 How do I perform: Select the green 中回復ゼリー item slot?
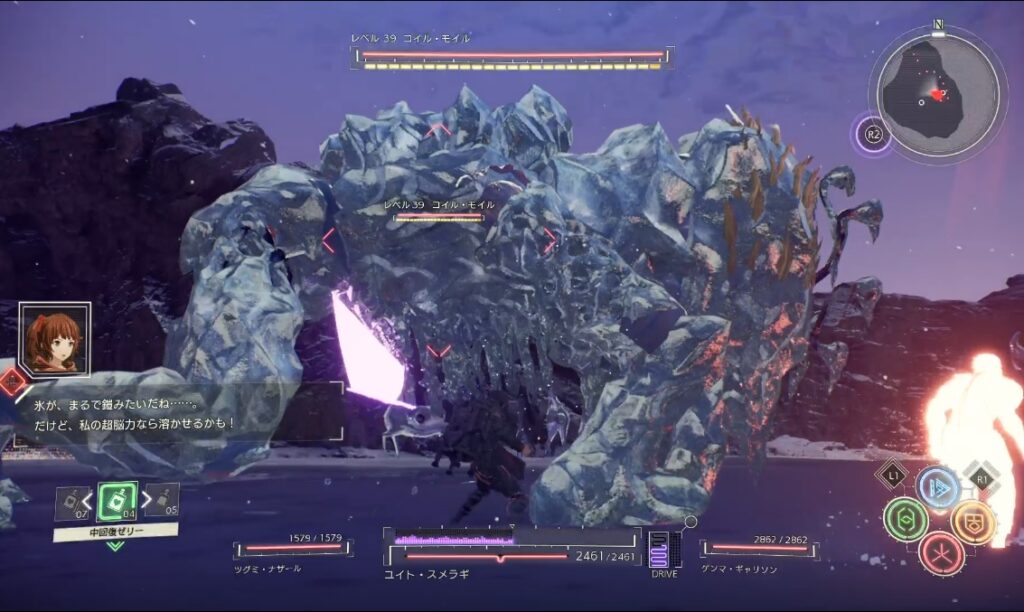(117, 501)
